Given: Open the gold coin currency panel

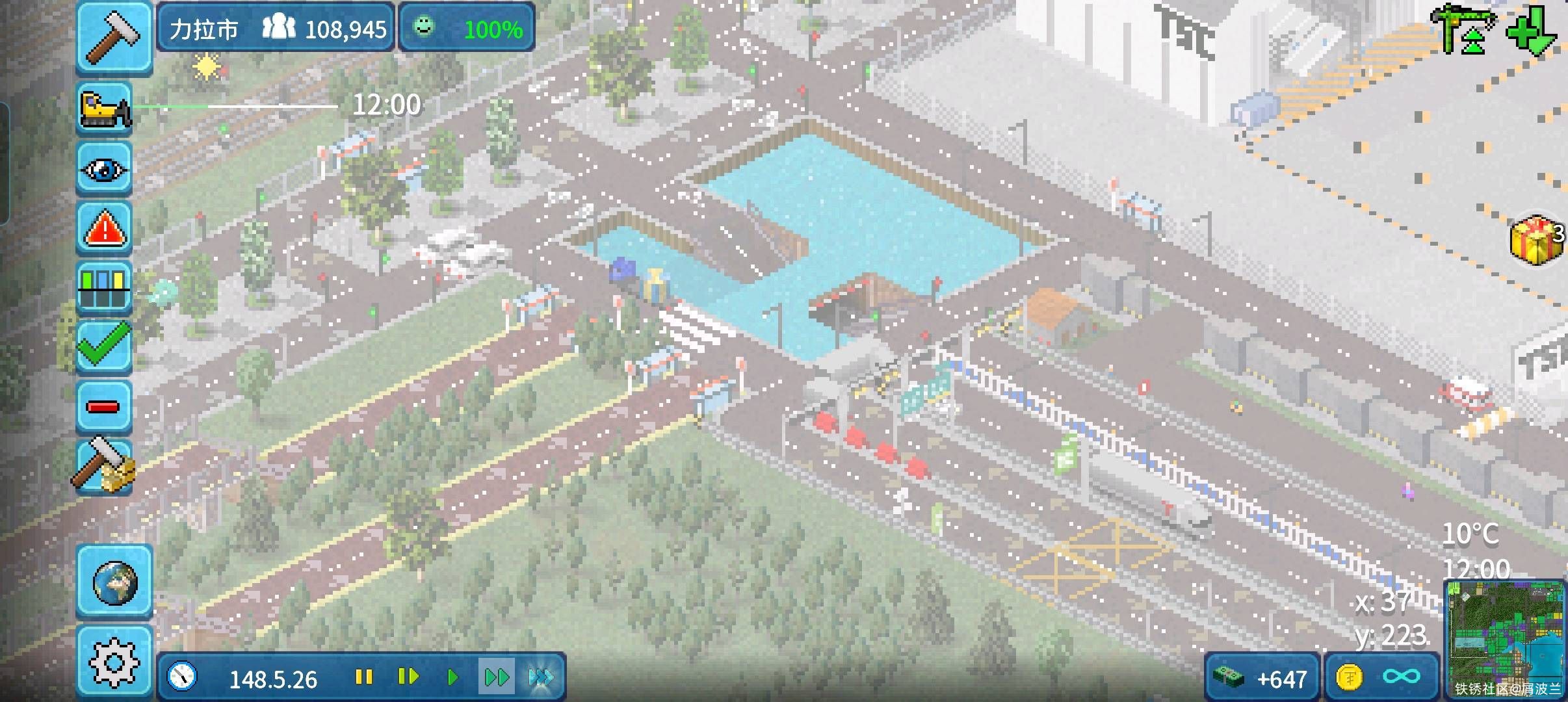Looking at the screenshot, I should pyautogui.click(x=1381, y=679).
